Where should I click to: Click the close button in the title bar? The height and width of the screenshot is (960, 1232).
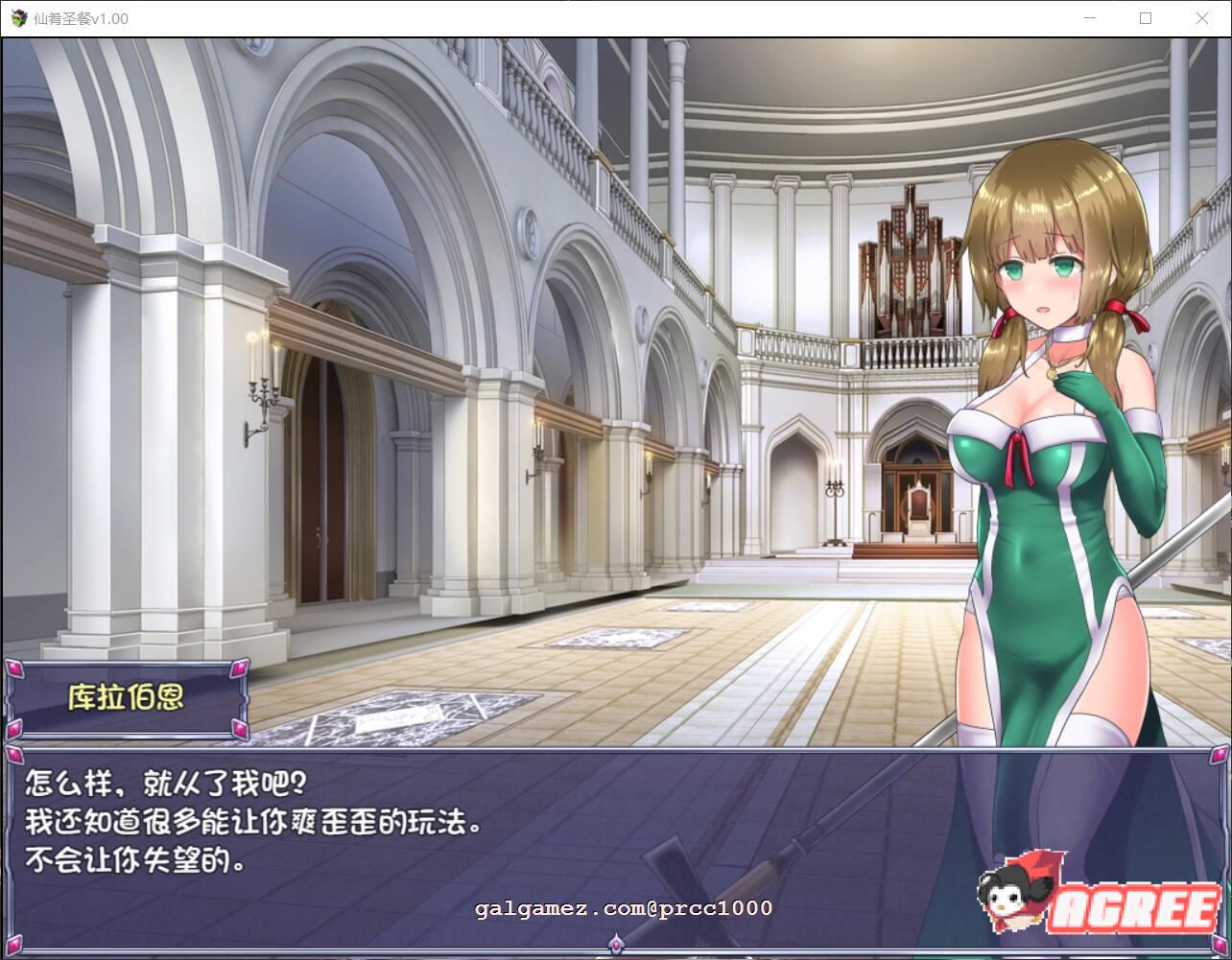[1202, 18]
